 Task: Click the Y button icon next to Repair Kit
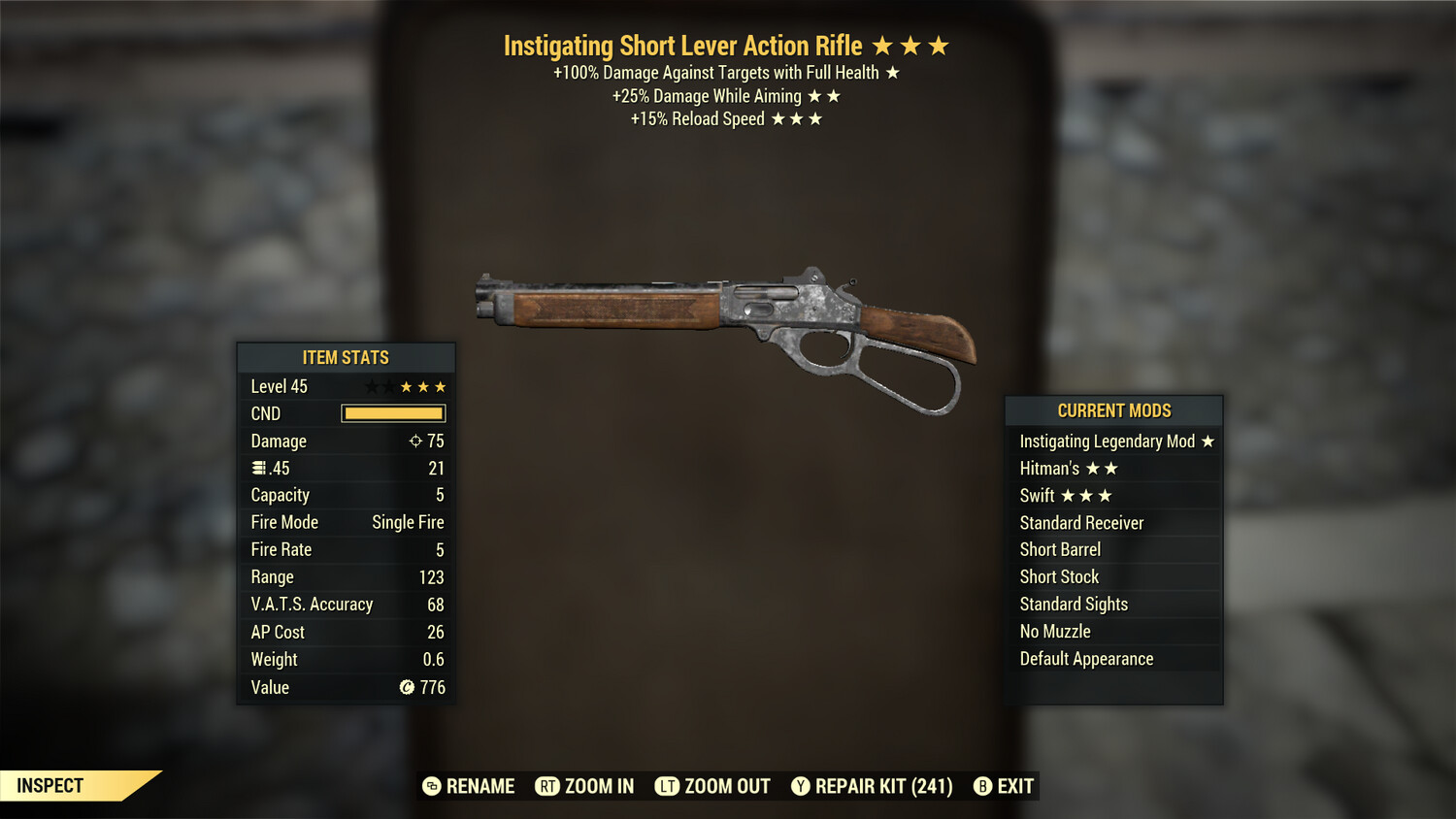pyautogui.click(x=801, y=786)
